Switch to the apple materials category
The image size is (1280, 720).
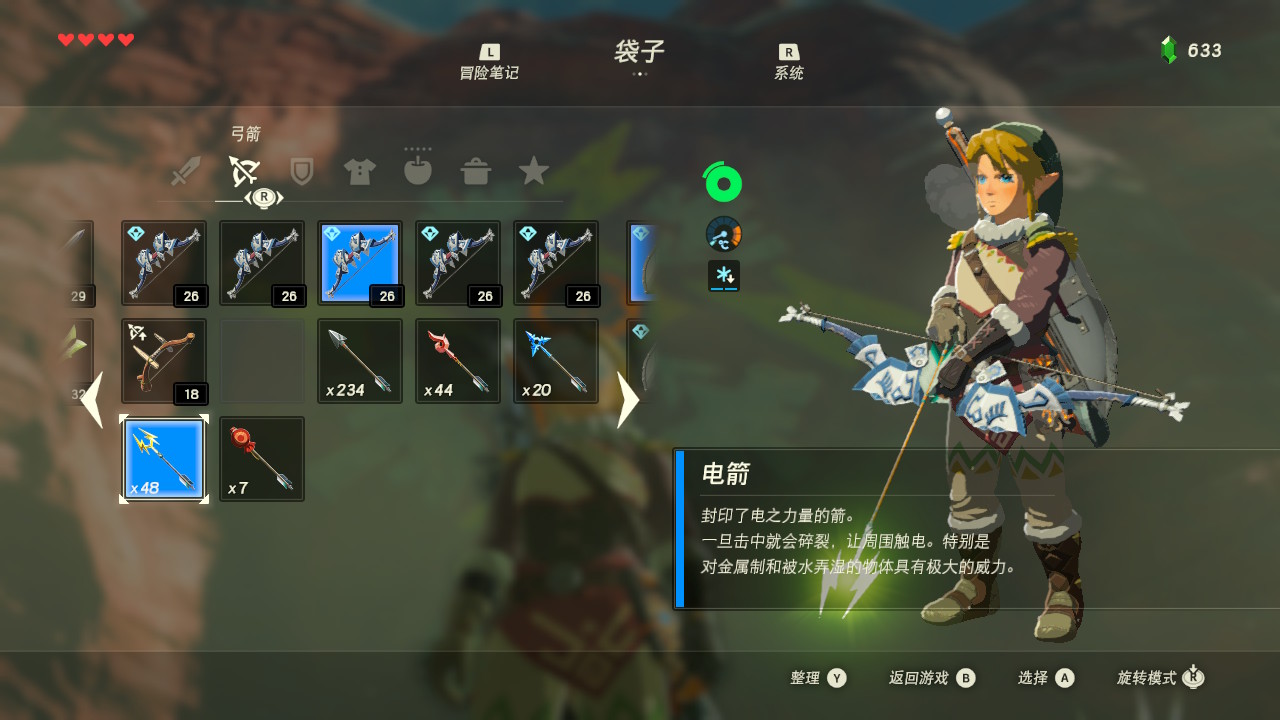(x=417, y=171)
